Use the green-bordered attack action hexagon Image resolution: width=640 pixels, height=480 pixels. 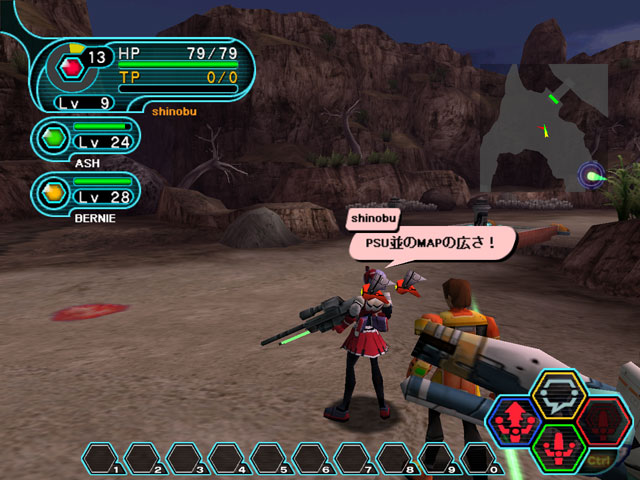coord(559,447)
